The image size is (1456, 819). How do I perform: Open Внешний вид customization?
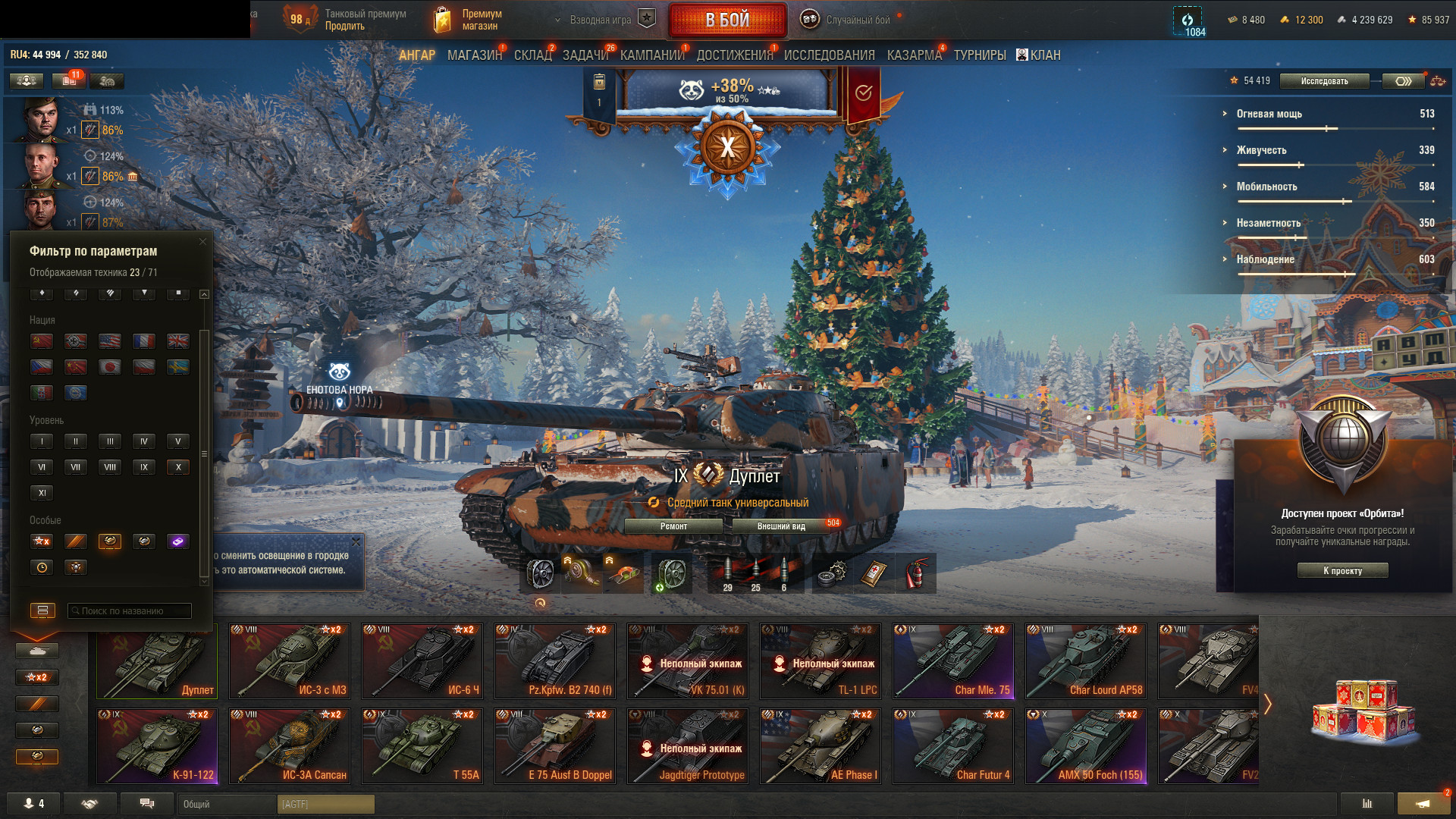(x=781, y=526)
